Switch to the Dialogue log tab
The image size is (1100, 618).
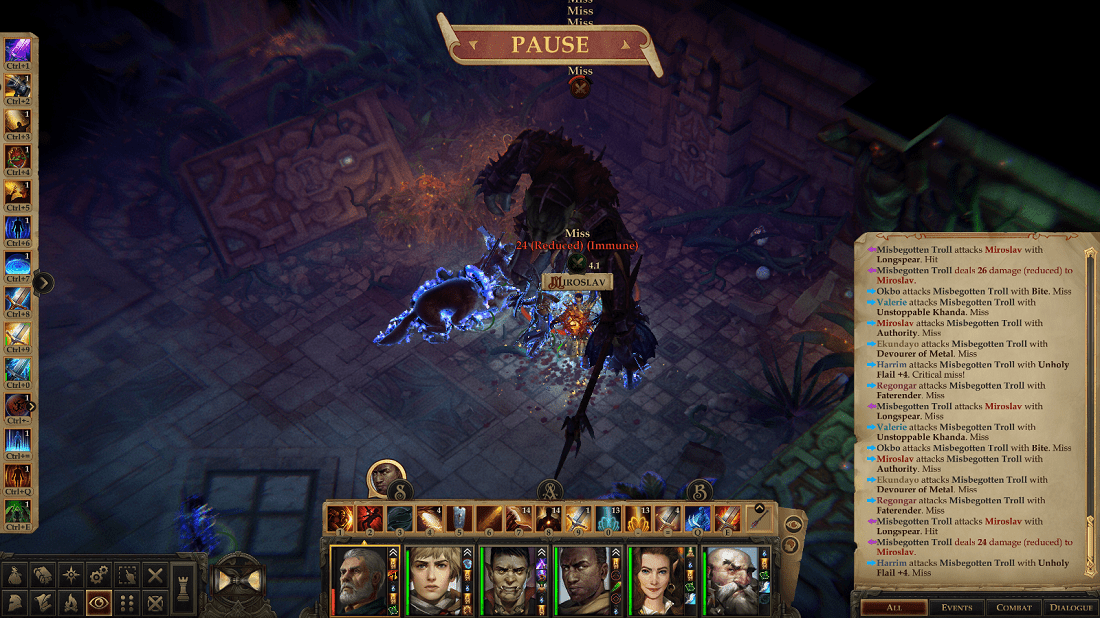pos(1070,607)
